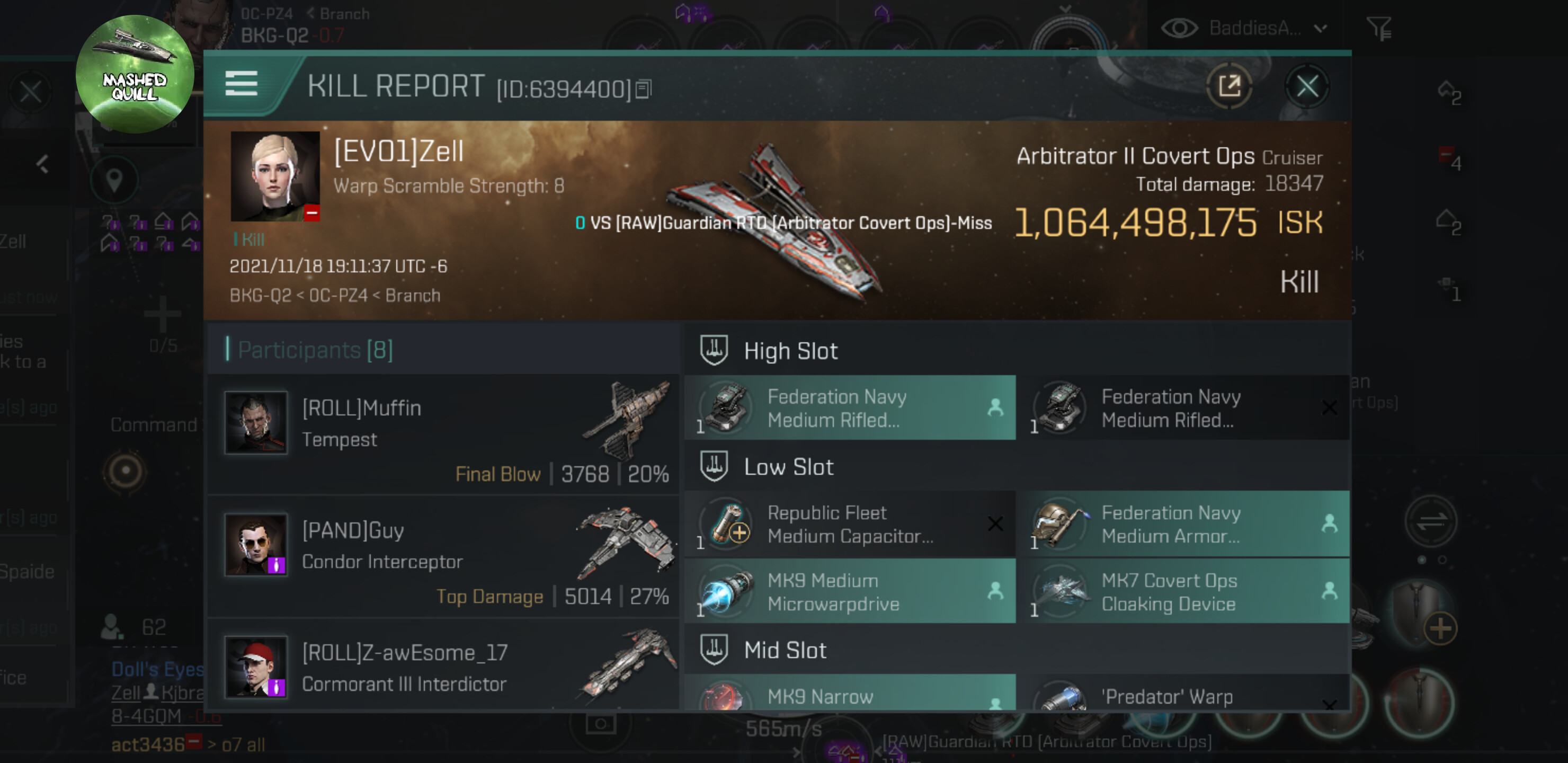
Task: Inspect the MK9 Narrow mid slot module
Action: tap(850, 694)
